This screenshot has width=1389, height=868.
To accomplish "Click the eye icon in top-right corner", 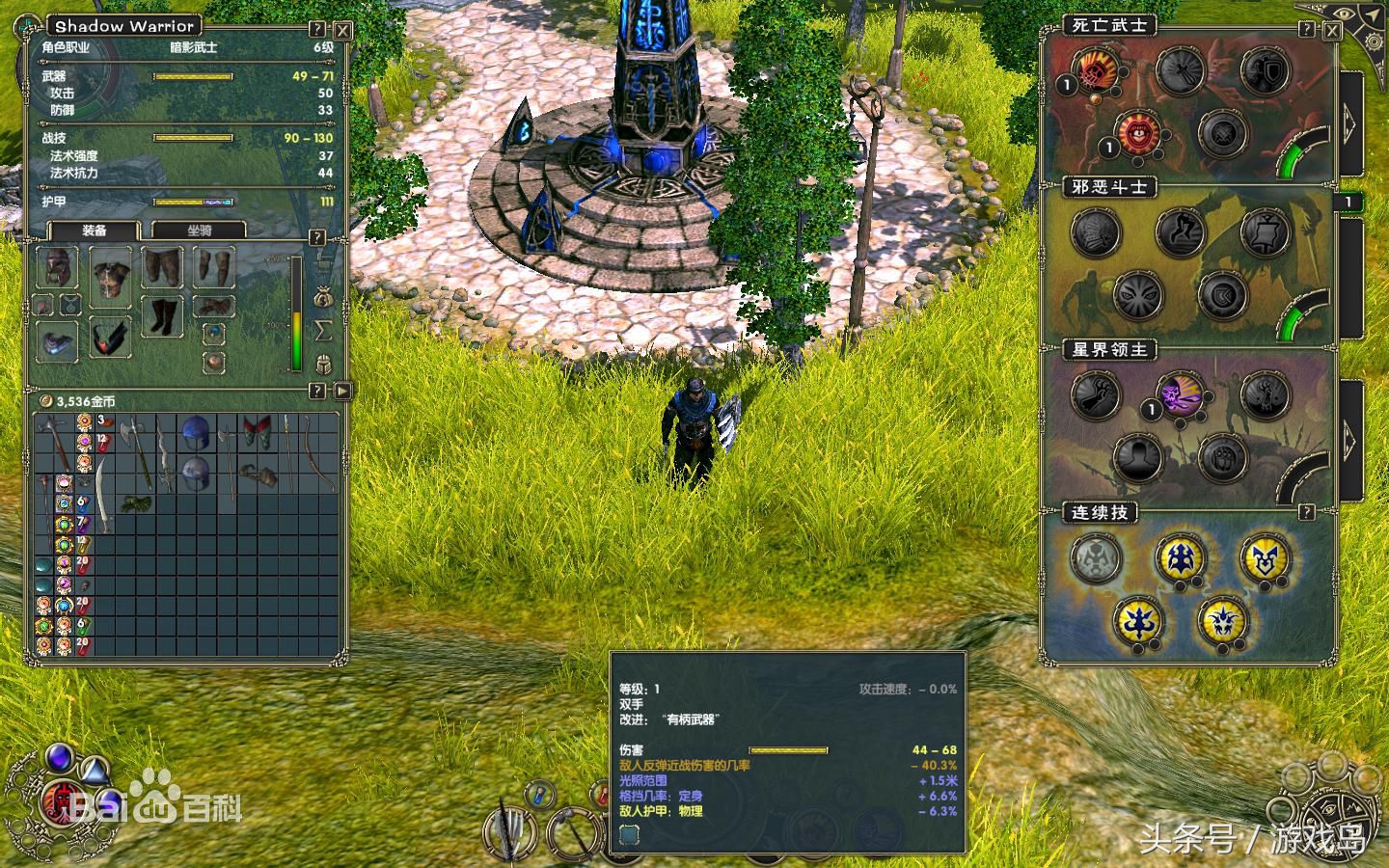I will tap(1342, 14).
